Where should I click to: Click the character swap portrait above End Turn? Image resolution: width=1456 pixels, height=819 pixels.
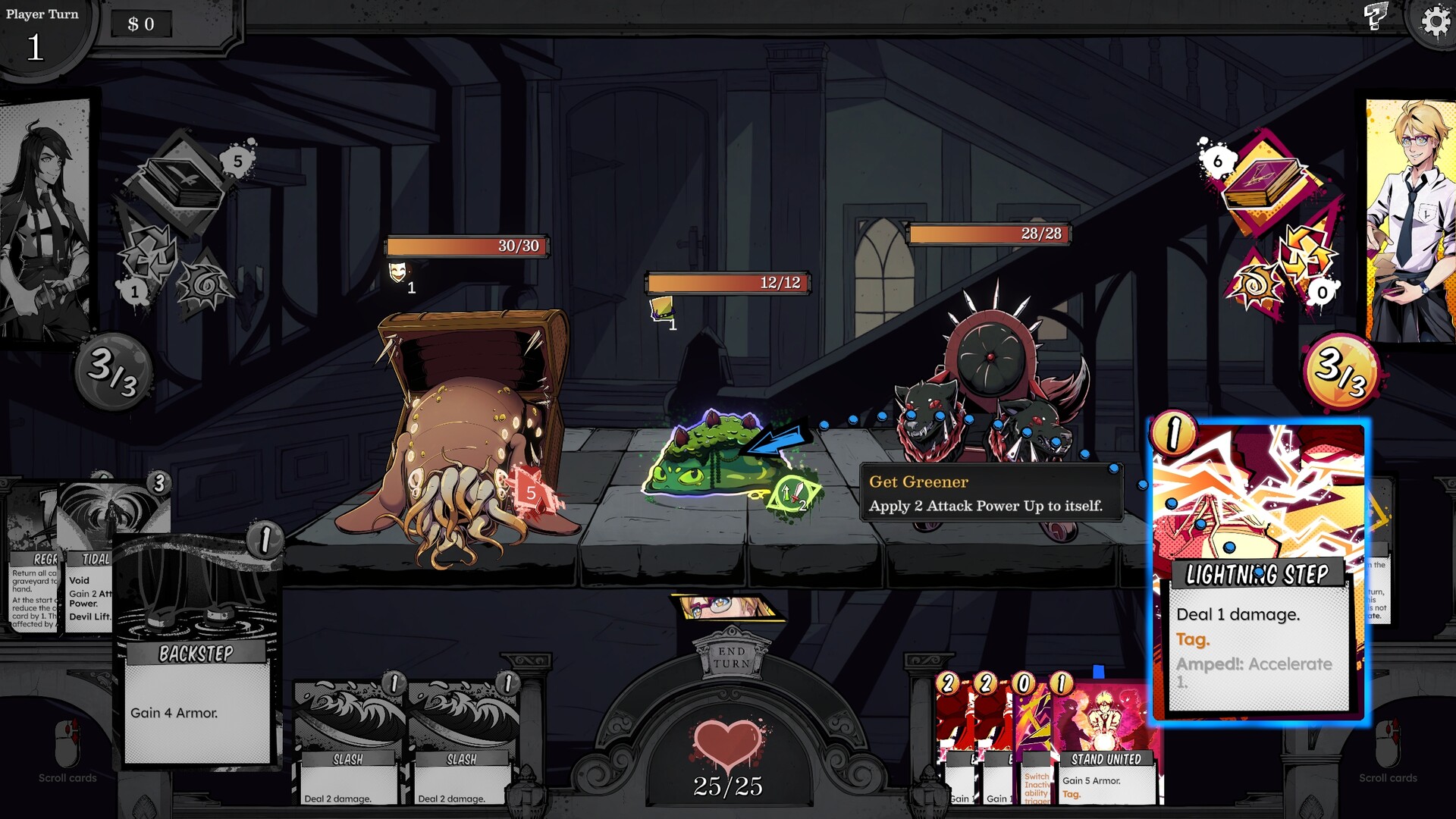point(726,607)
